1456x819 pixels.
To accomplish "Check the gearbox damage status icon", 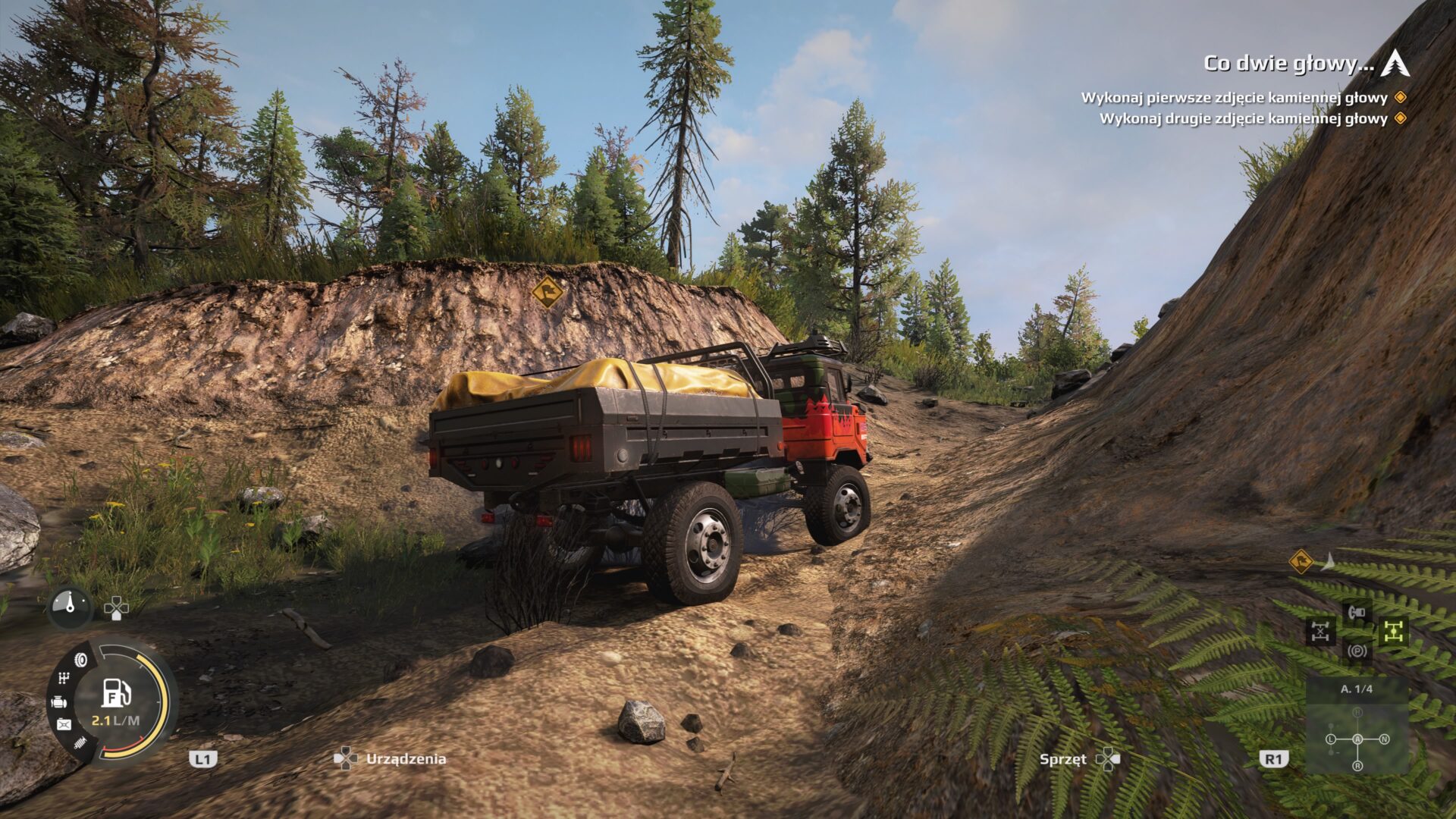I will [64, 679].
